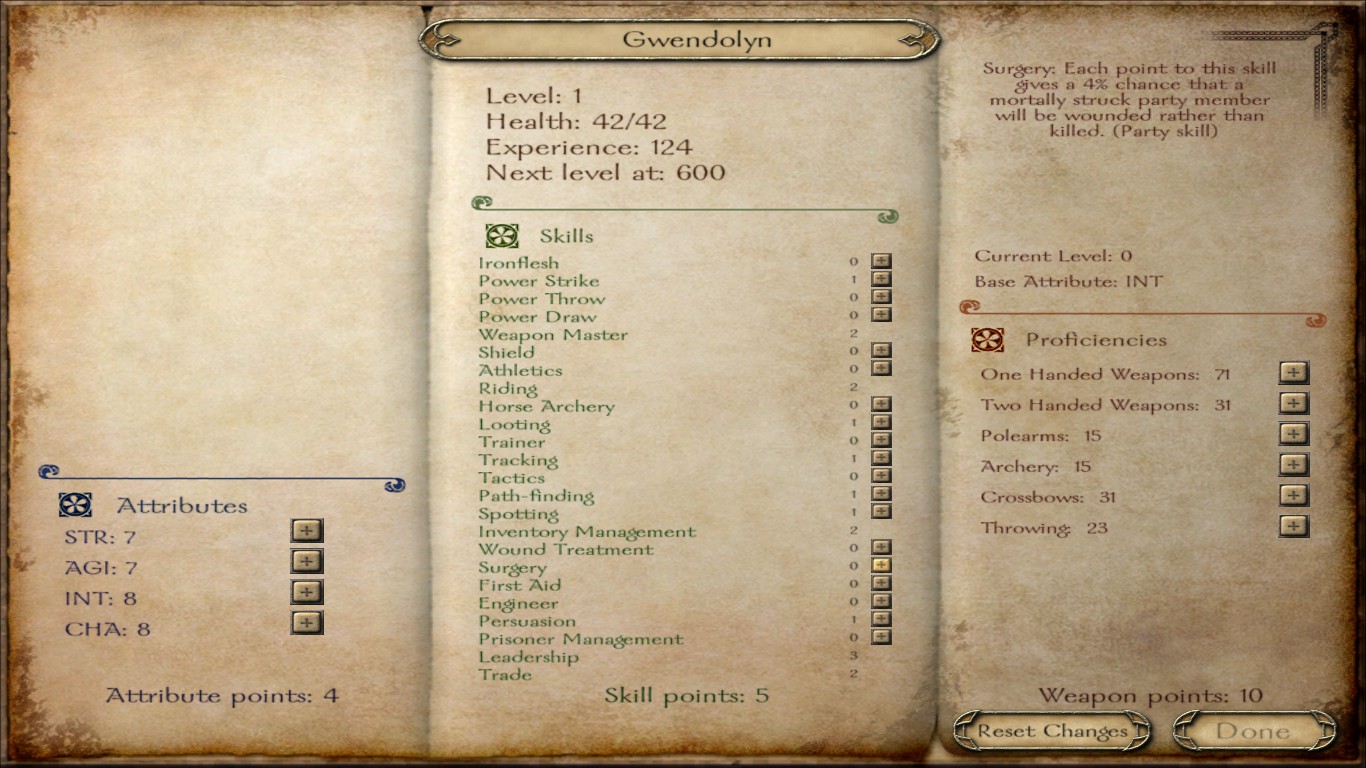Increase the Archery proficiency
1366x768 pixels.
[1294, 465]
